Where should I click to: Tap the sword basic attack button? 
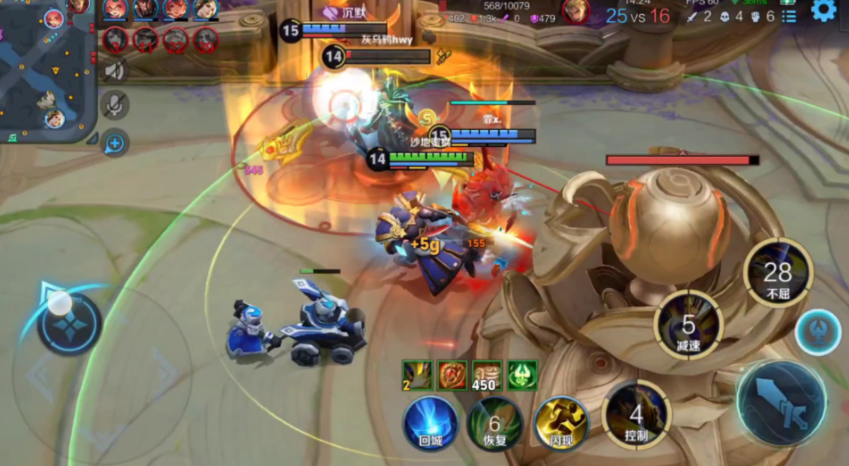(781, 402)
